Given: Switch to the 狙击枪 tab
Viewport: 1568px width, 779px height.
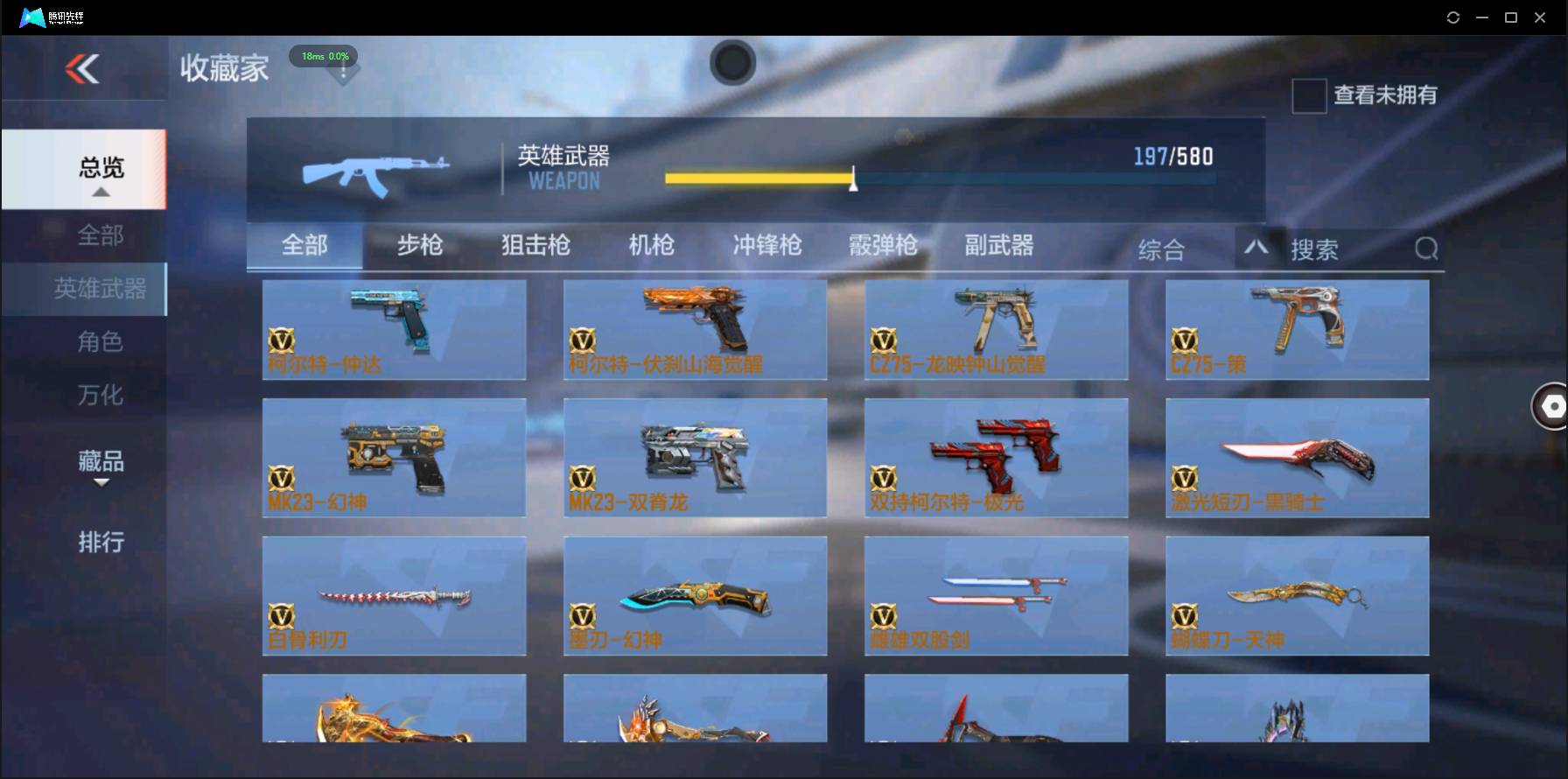Looking at the screenshot, I should [535, 246].
